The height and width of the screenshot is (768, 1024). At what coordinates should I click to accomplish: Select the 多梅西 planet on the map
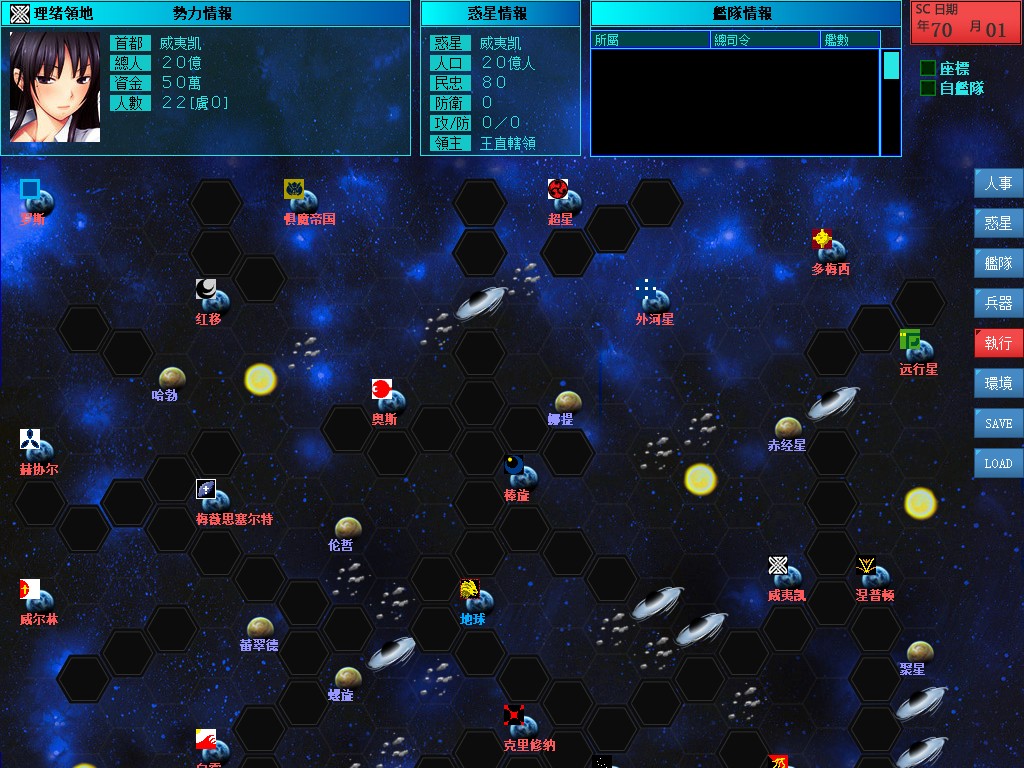coord(831,250)
